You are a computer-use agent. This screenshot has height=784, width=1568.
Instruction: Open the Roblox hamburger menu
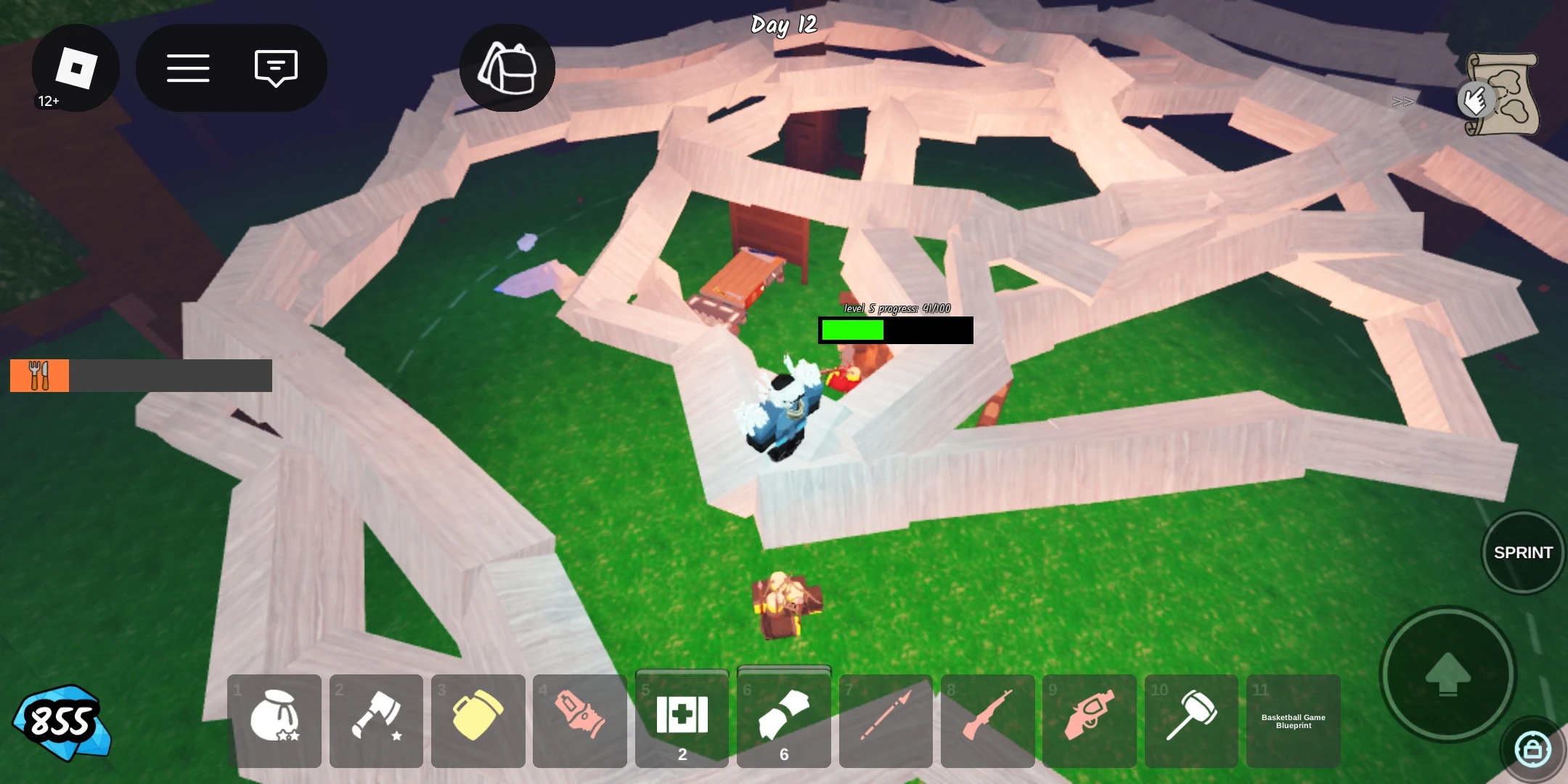click(x=188, y=67)
